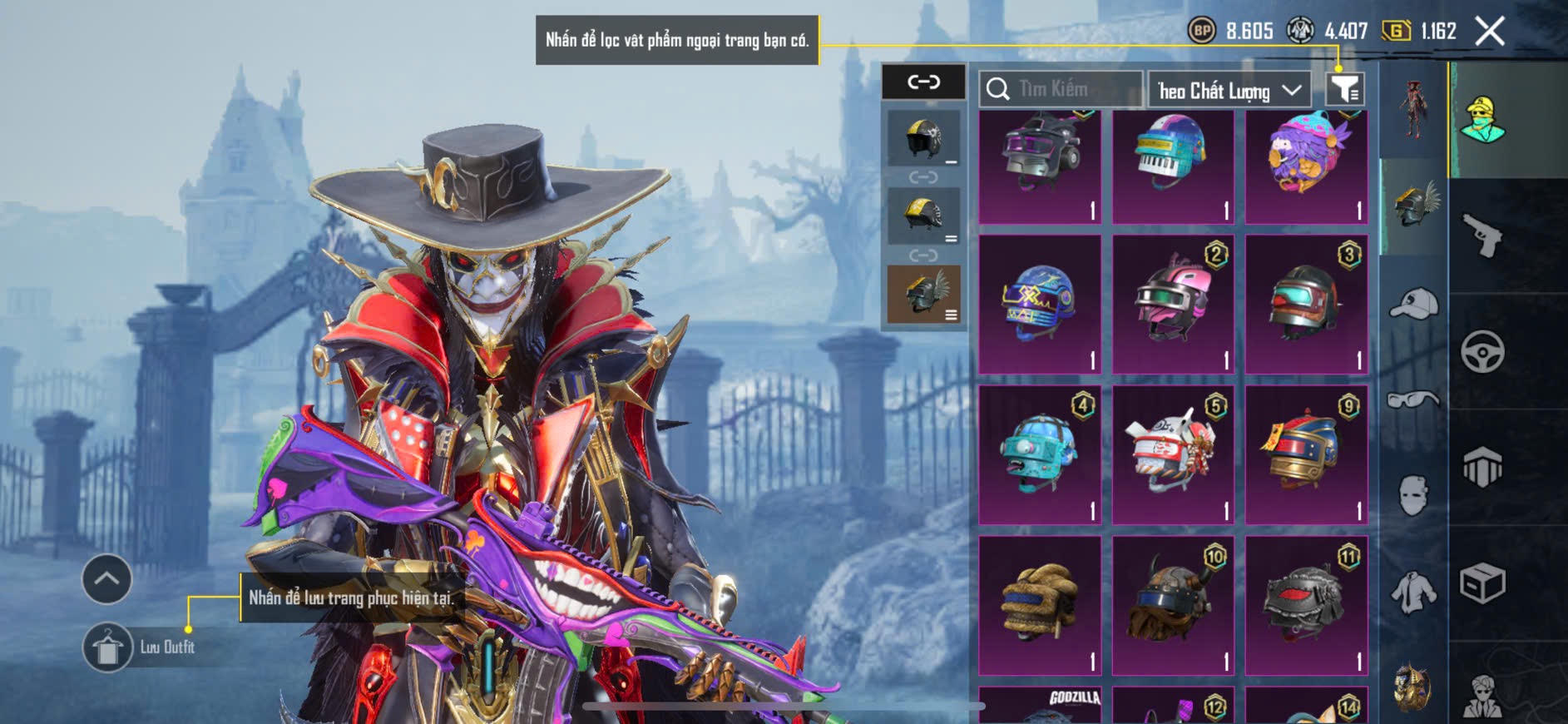Switch to the pistol weapons category

[1482, 236]
